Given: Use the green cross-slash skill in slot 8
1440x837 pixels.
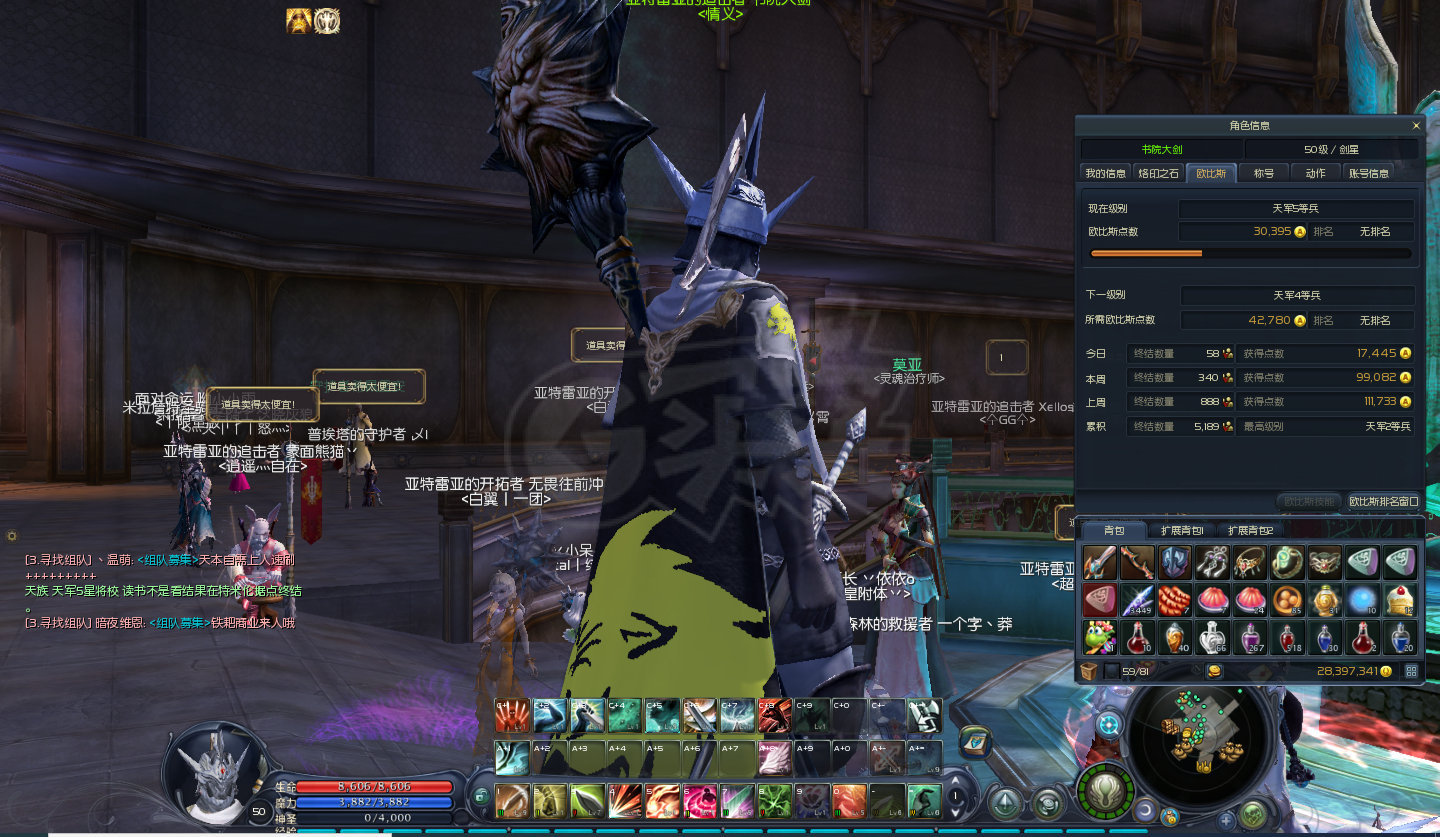Looking at the screenshot, I should point(773,800).
